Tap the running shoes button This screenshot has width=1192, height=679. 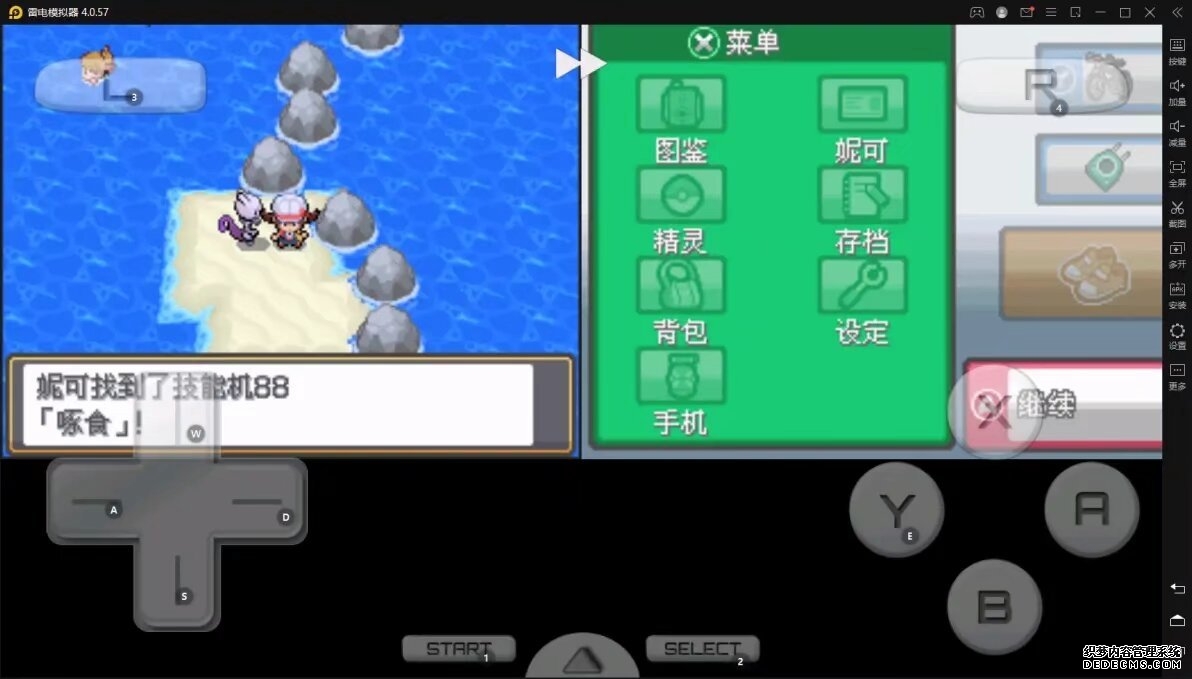coord(1080,273)
